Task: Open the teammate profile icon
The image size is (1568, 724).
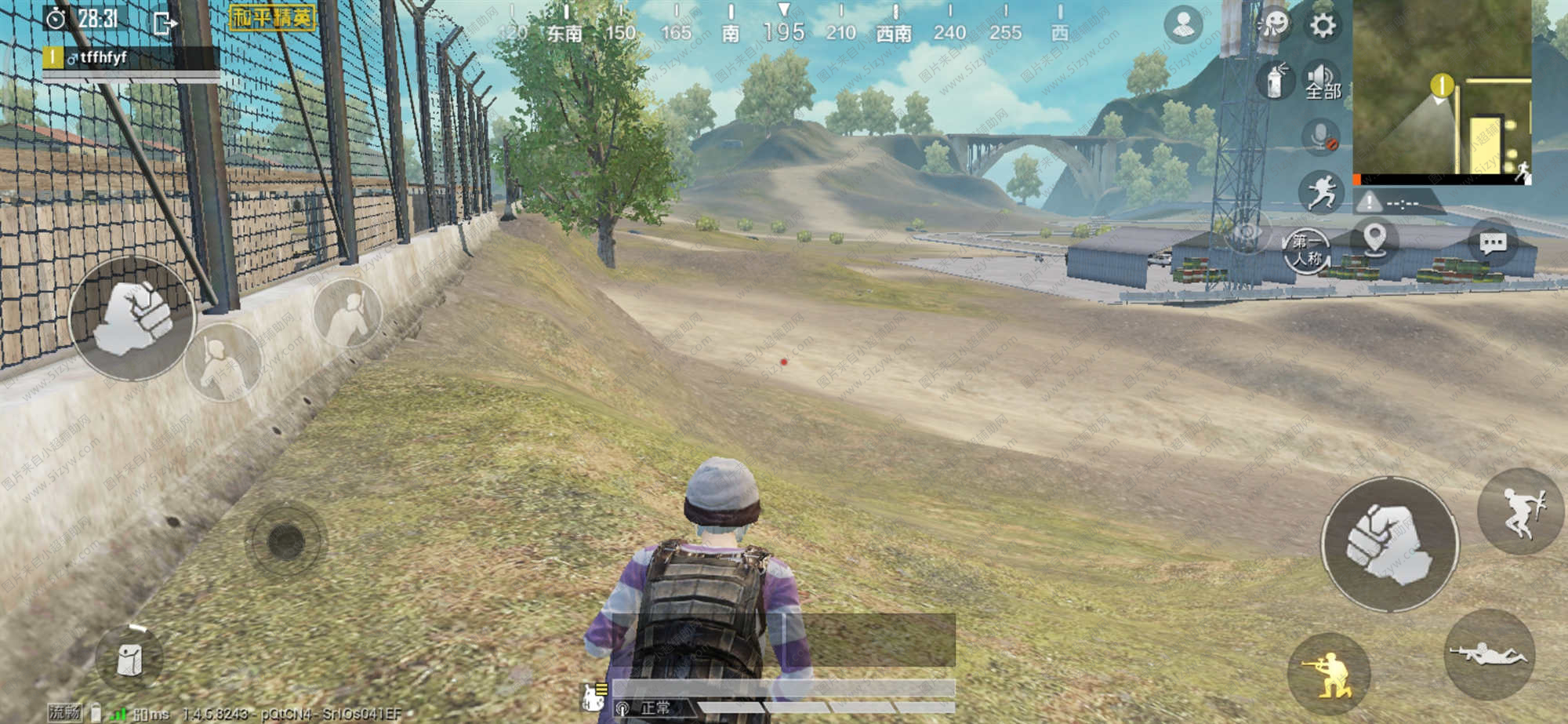Action: pos(1183,24)
